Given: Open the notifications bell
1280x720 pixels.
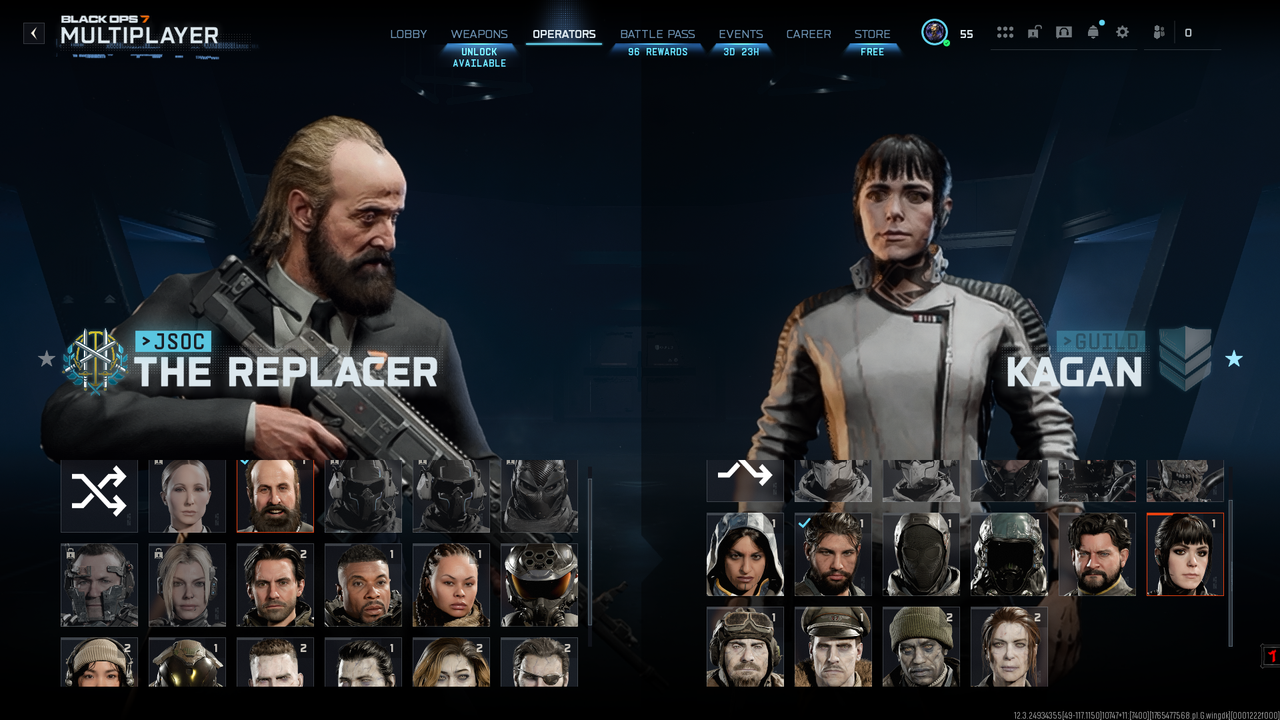Looking at the screenshot, I should coord(1093,33).
